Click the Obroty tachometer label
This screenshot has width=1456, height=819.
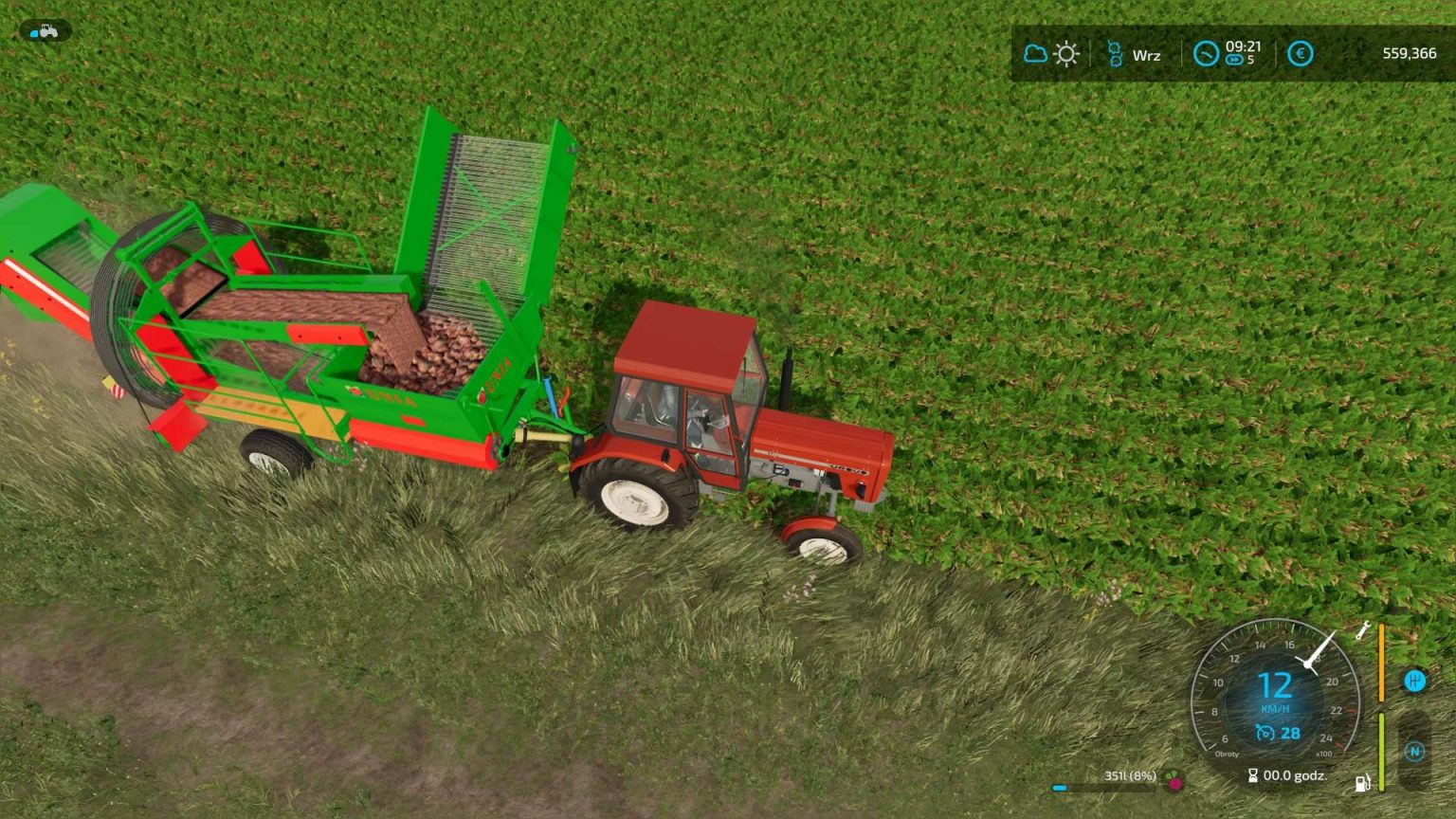[x=1228, y=754]
